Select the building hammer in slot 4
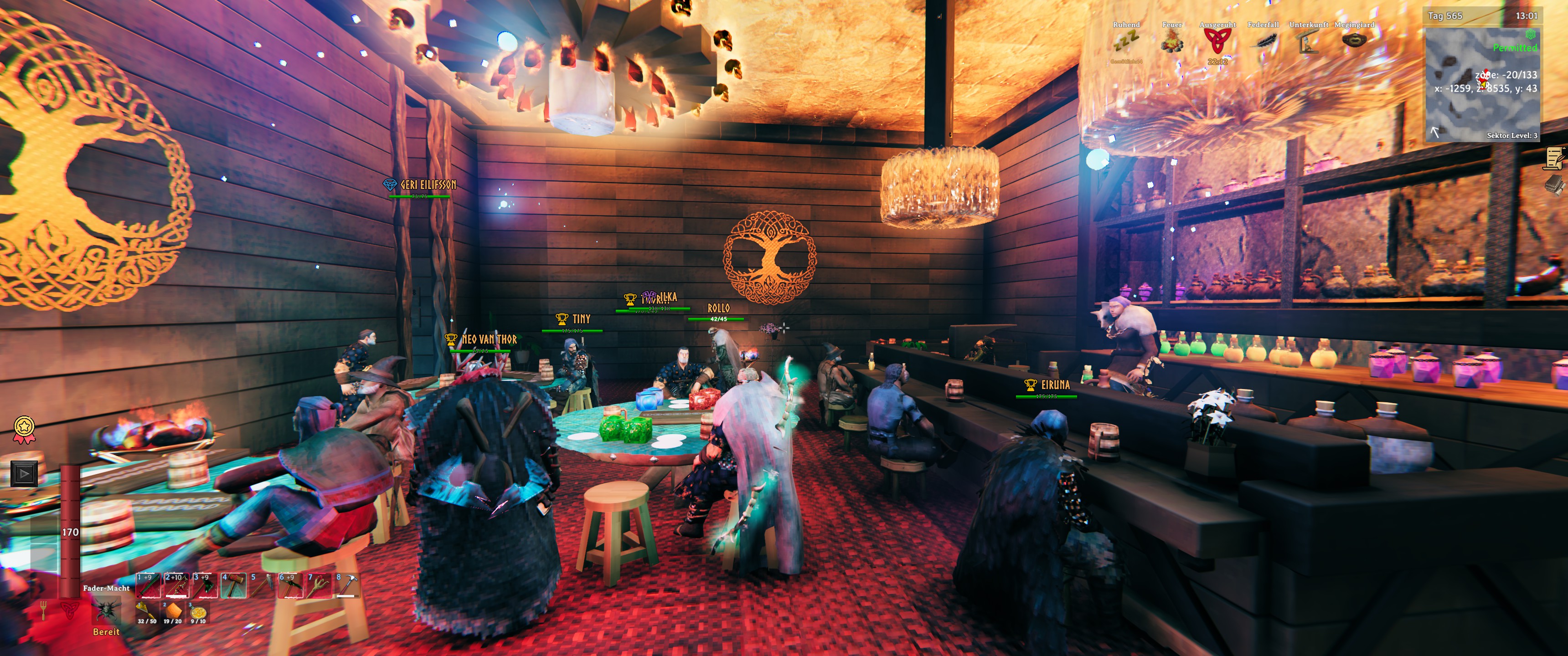Viewport: 1568px width, 656px height. click(x=233, y=585)
